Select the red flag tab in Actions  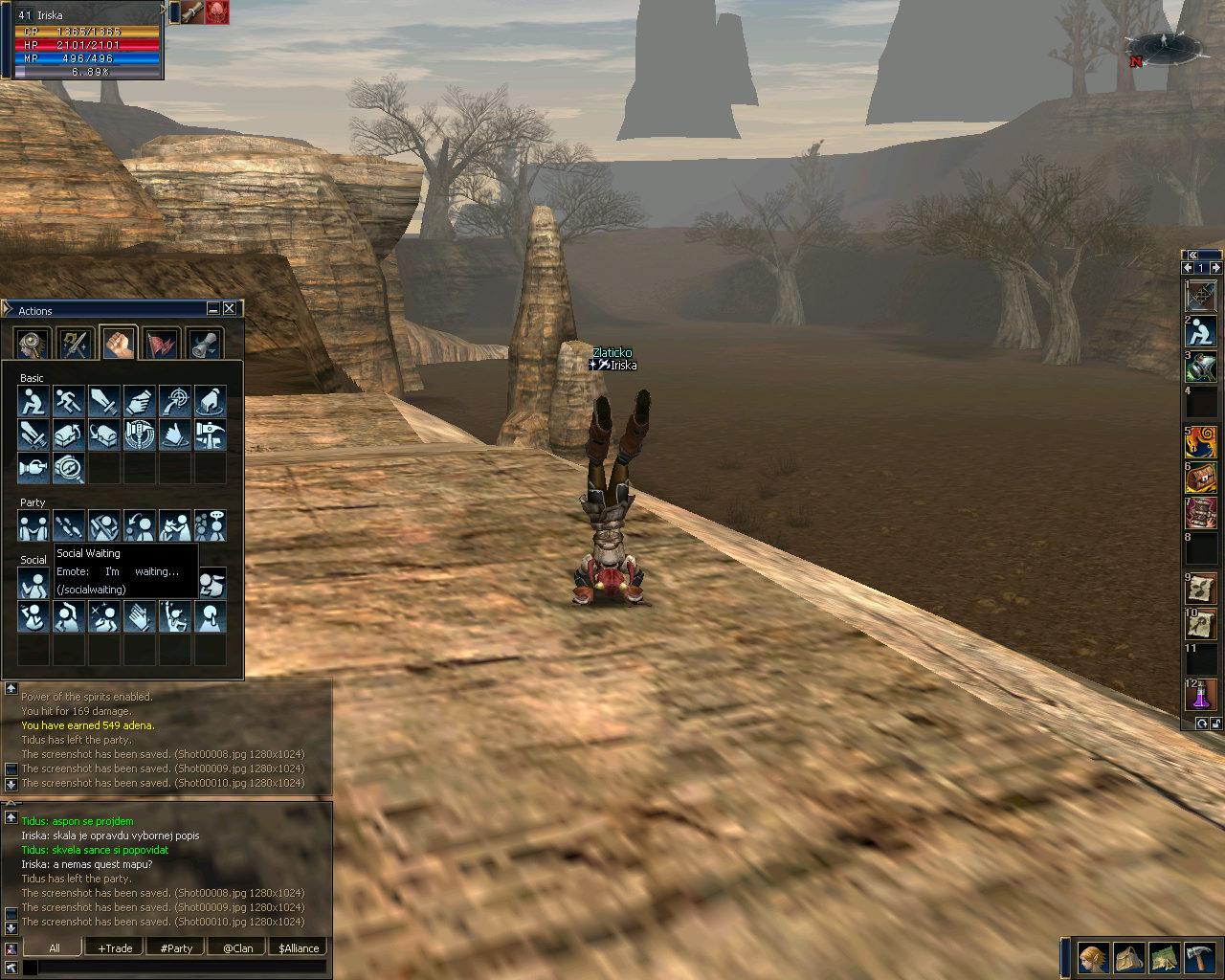point(162,344)
